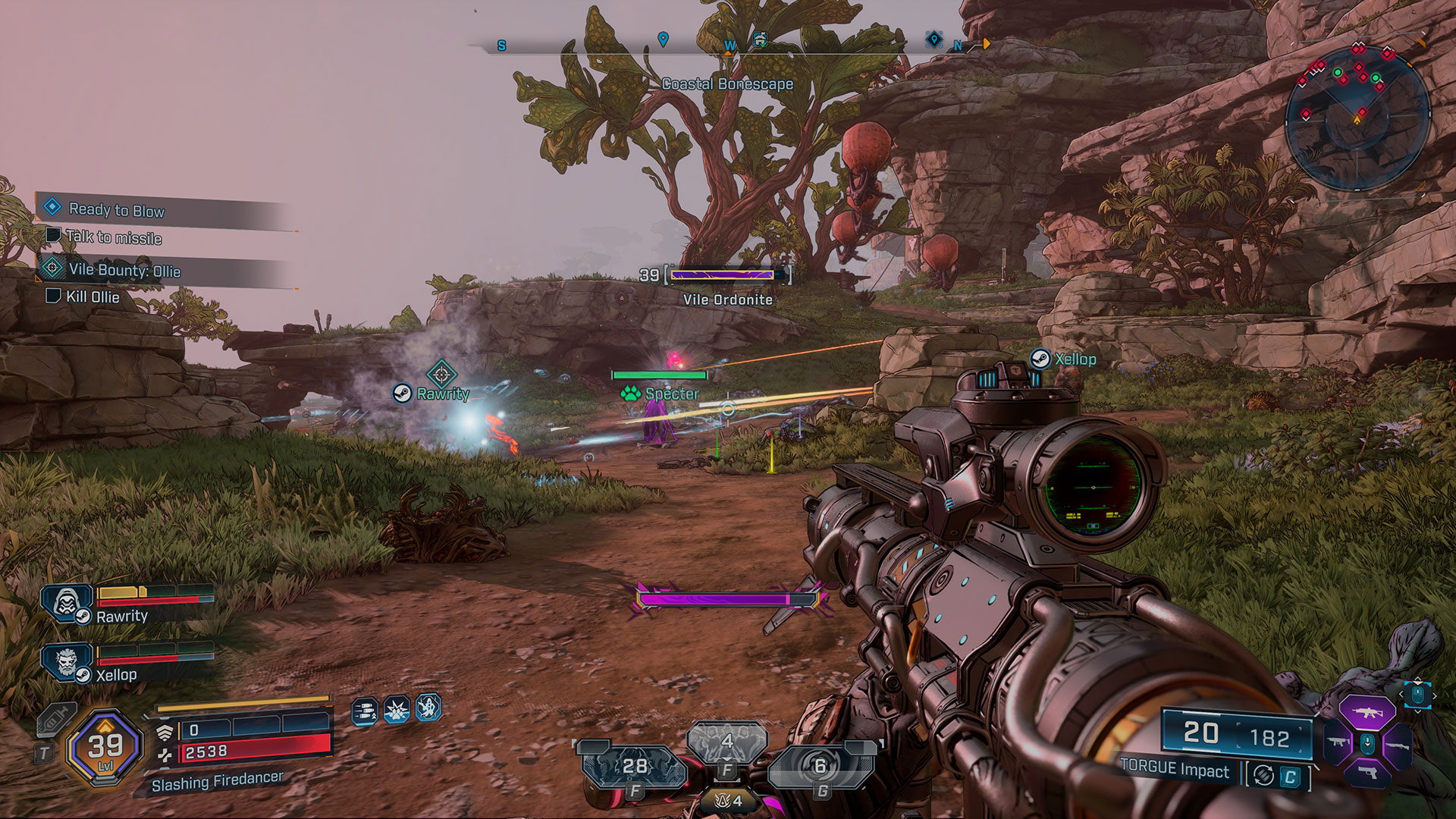Click the gold badge showing 4

728,800
